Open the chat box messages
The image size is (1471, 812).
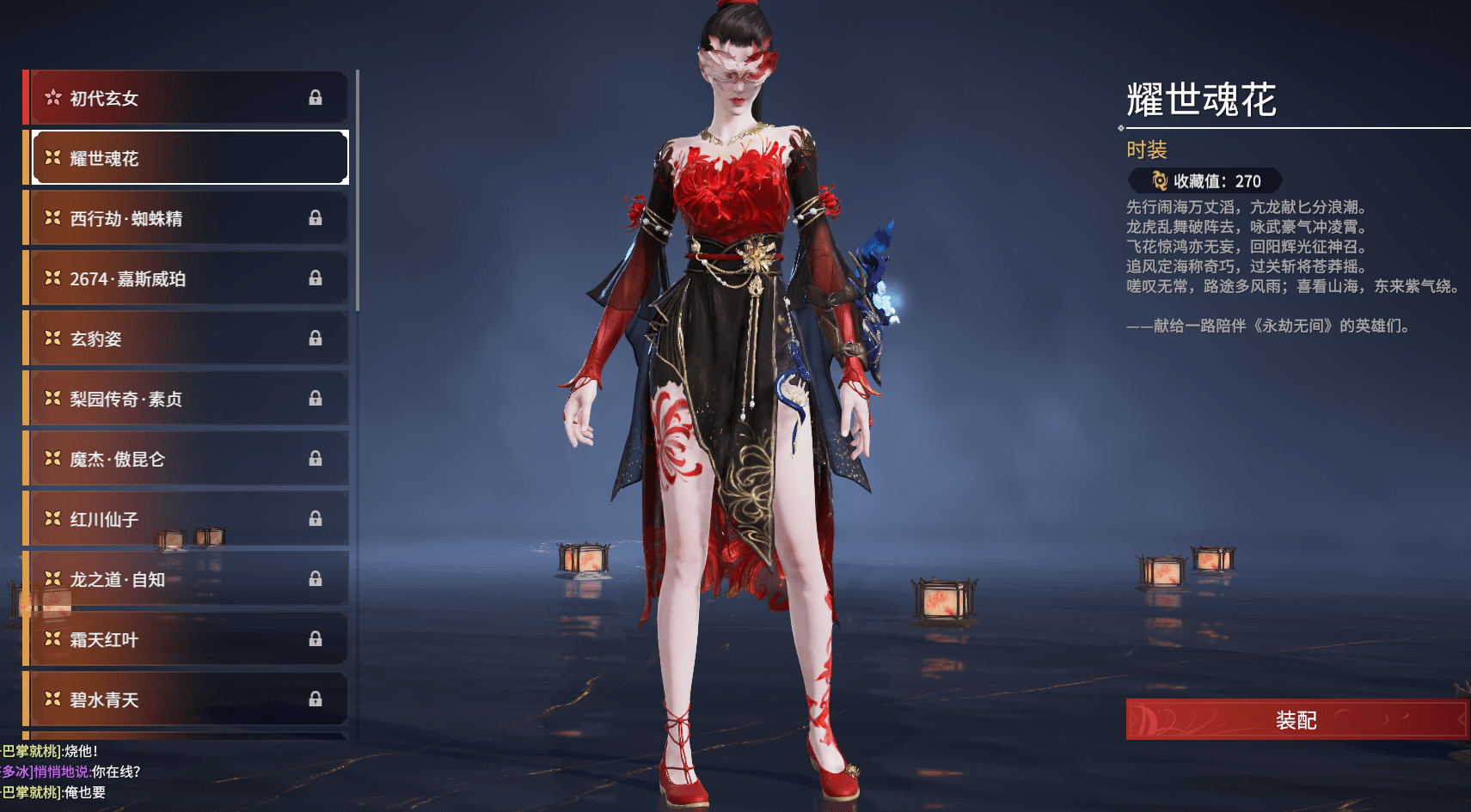click(x=69, y=772)
